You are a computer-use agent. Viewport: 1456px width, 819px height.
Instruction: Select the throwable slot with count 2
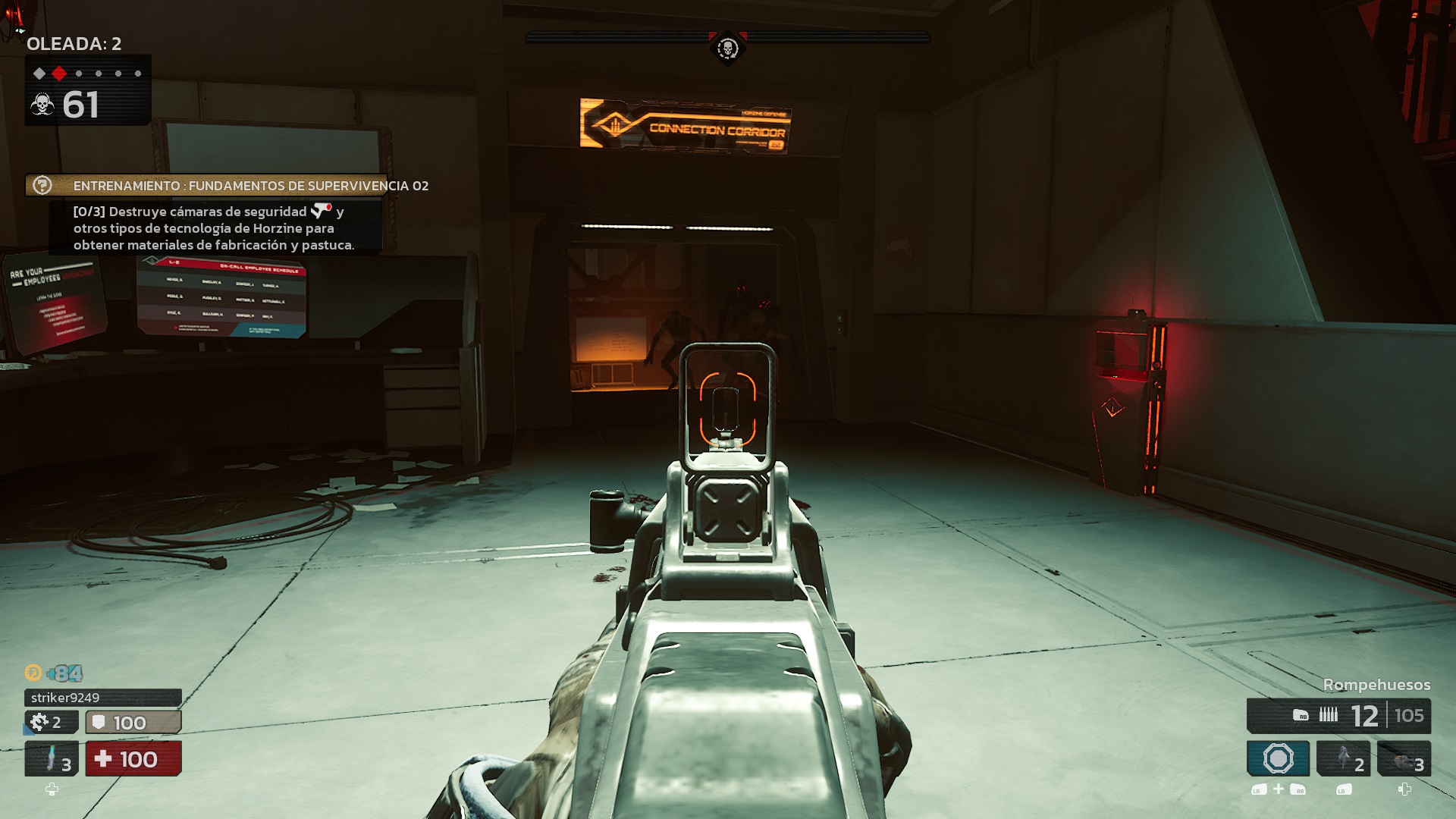1343,758
